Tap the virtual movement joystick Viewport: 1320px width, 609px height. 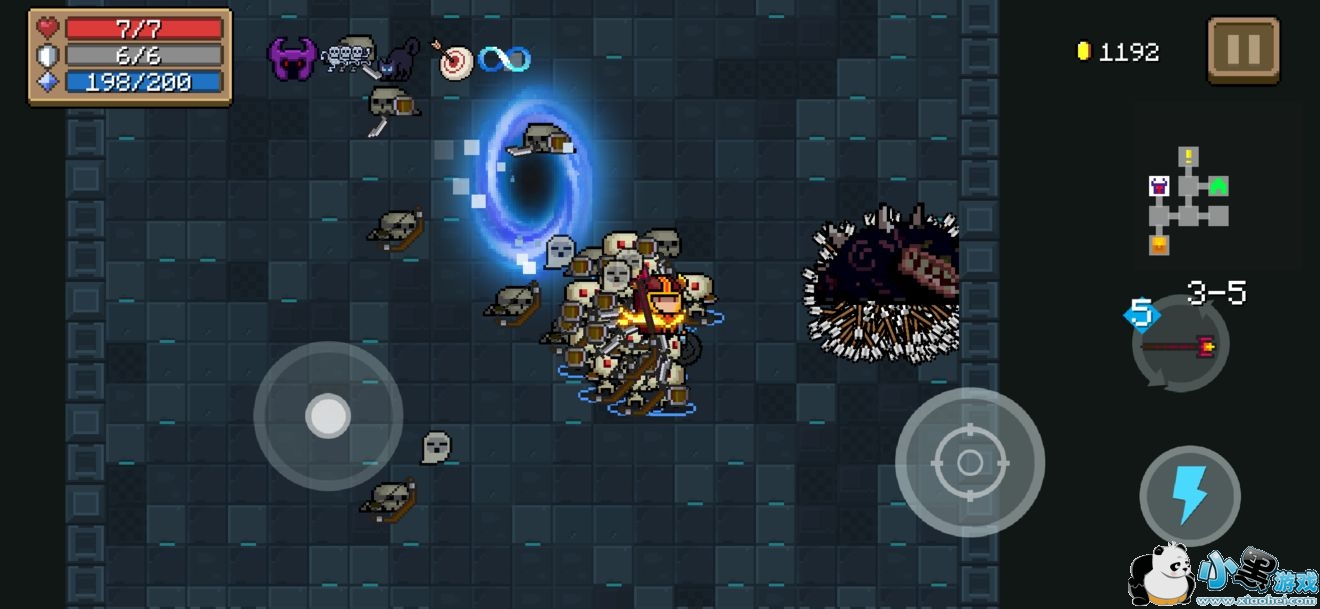pos(328,416)
